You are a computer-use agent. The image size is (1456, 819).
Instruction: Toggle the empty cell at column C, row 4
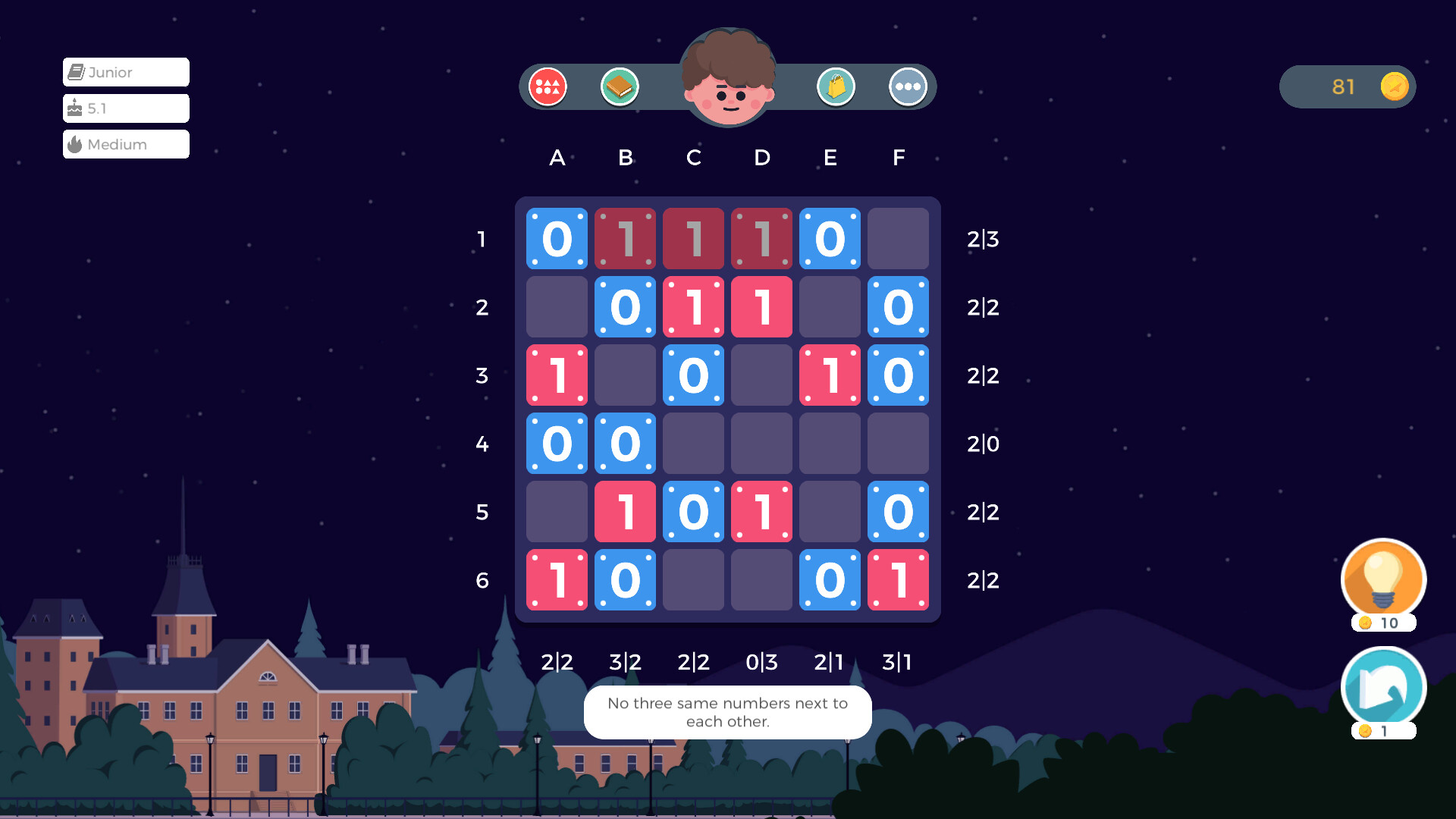[693, 444]
